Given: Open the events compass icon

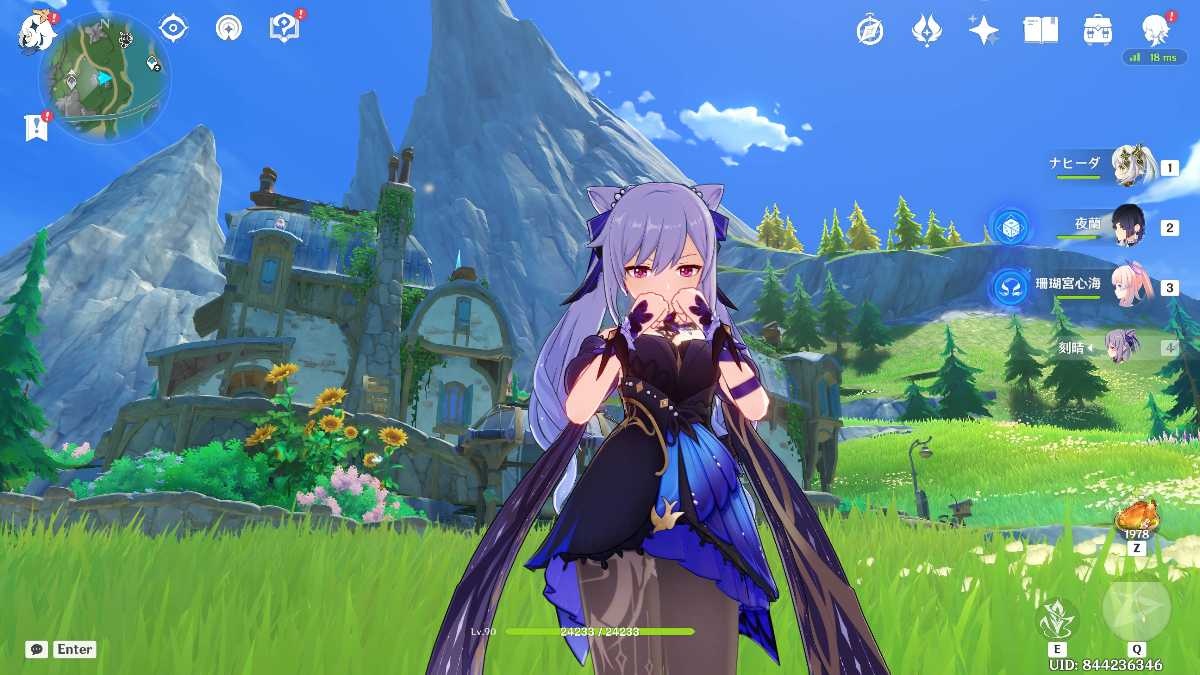Looking at the screenshot, I should point(870,30).
